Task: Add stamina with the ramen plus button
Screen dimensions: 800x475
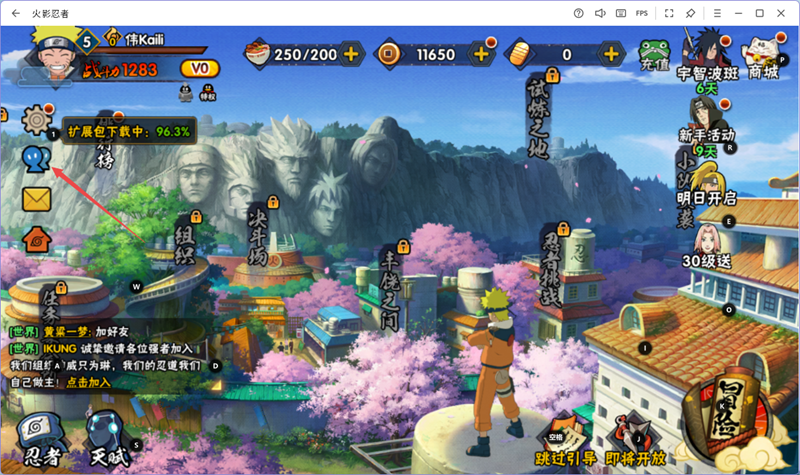Action: pyautogui.click(x=351, y=54)
